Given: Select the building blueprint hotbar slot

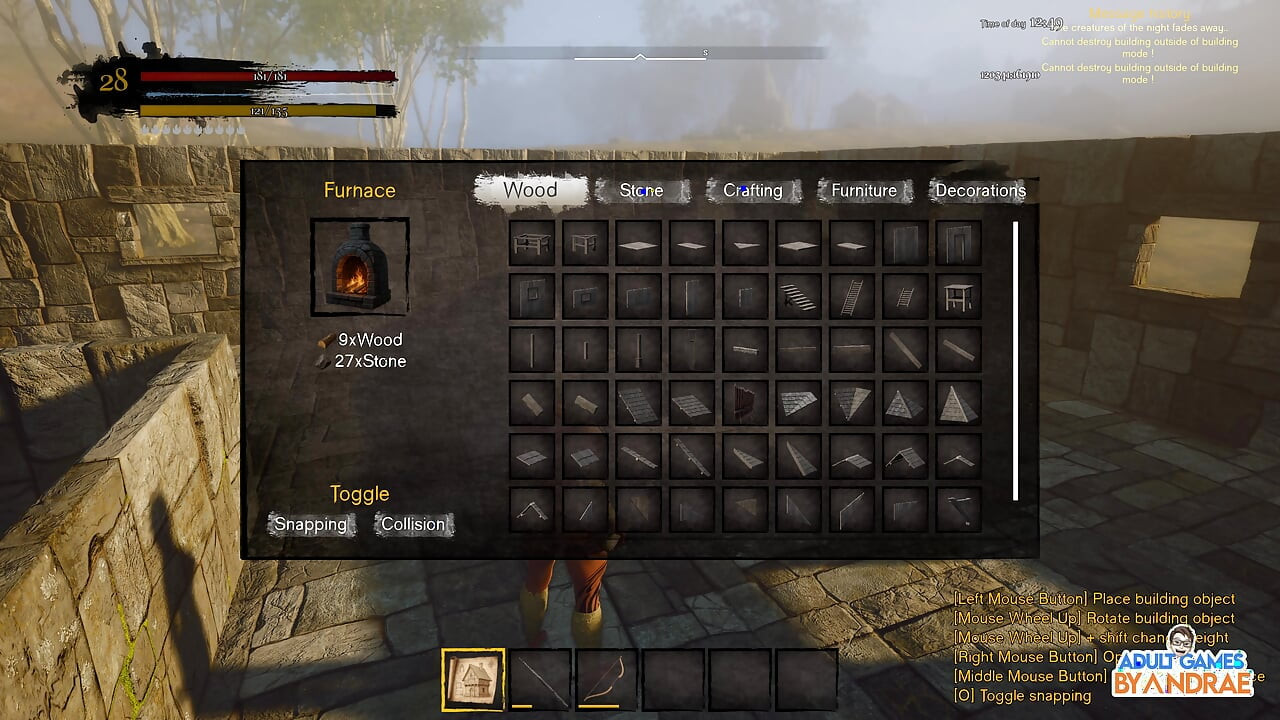Looking at the screenshot, I should click(473, 680).
